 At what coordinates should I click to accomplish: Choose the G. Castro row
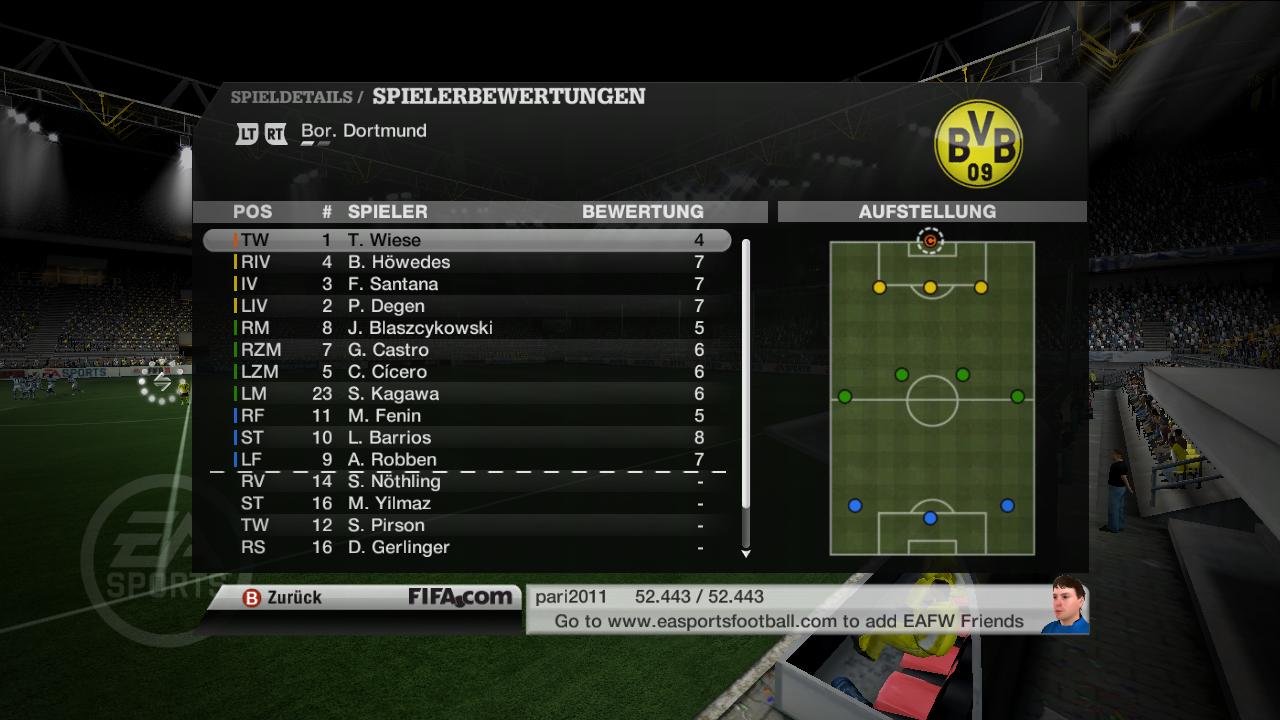(466, 350)
